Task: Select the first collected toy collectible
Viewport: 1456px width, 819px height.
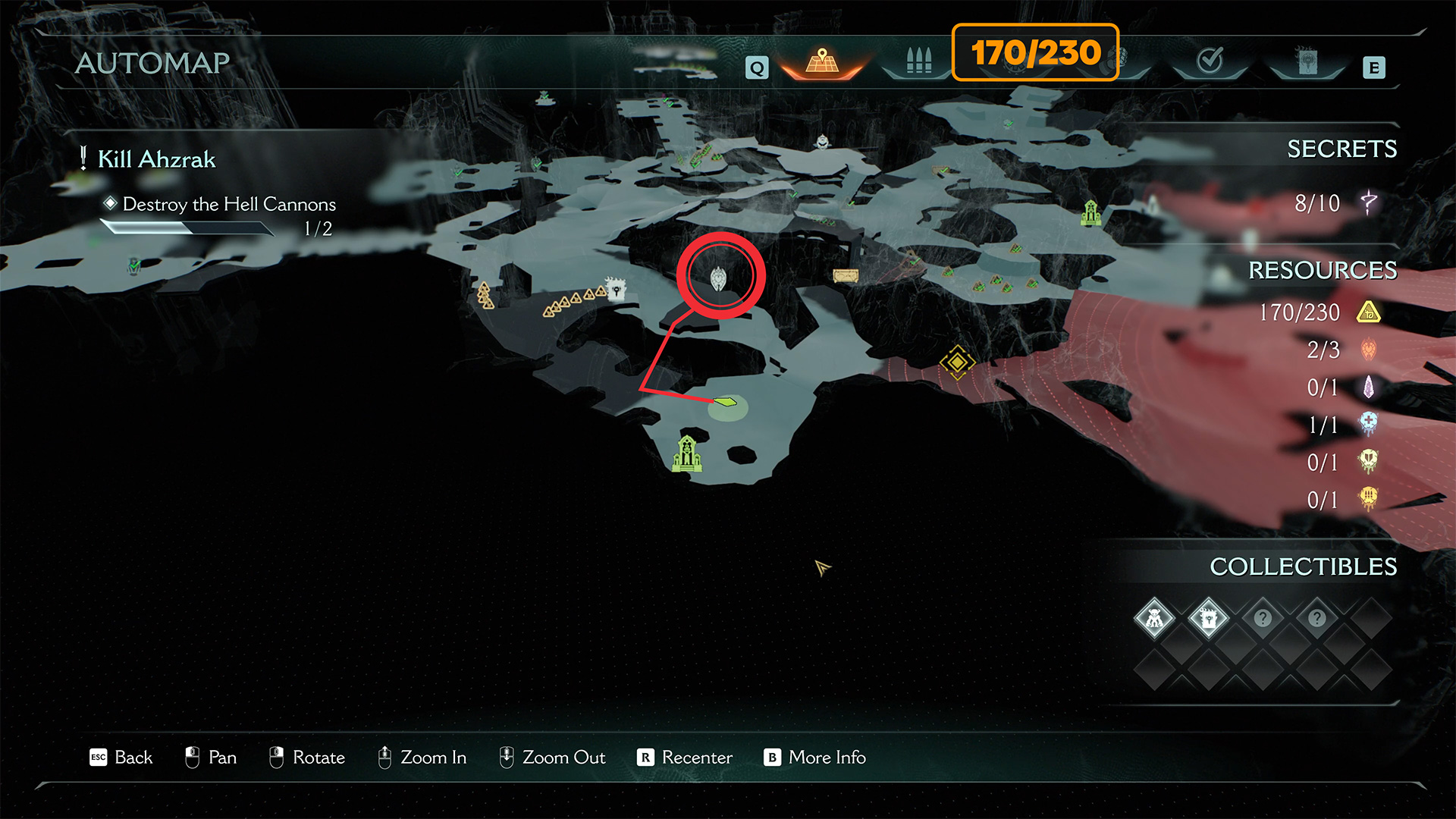Action: [1154, 619]
